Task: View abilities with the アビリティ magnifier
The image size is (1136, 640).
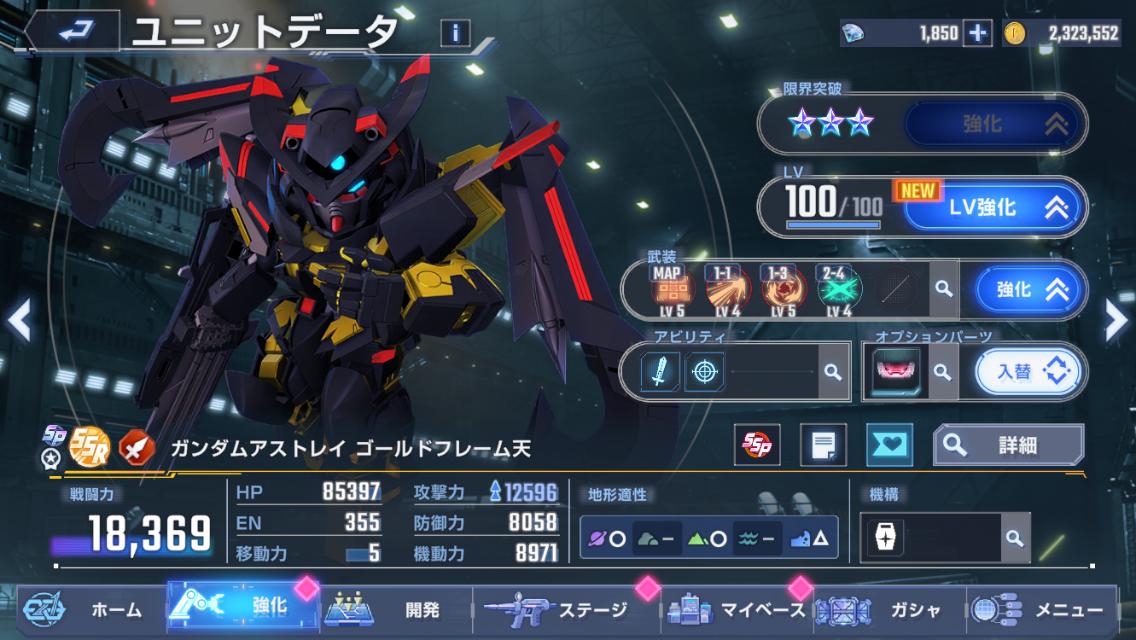Action: (831, 372)
